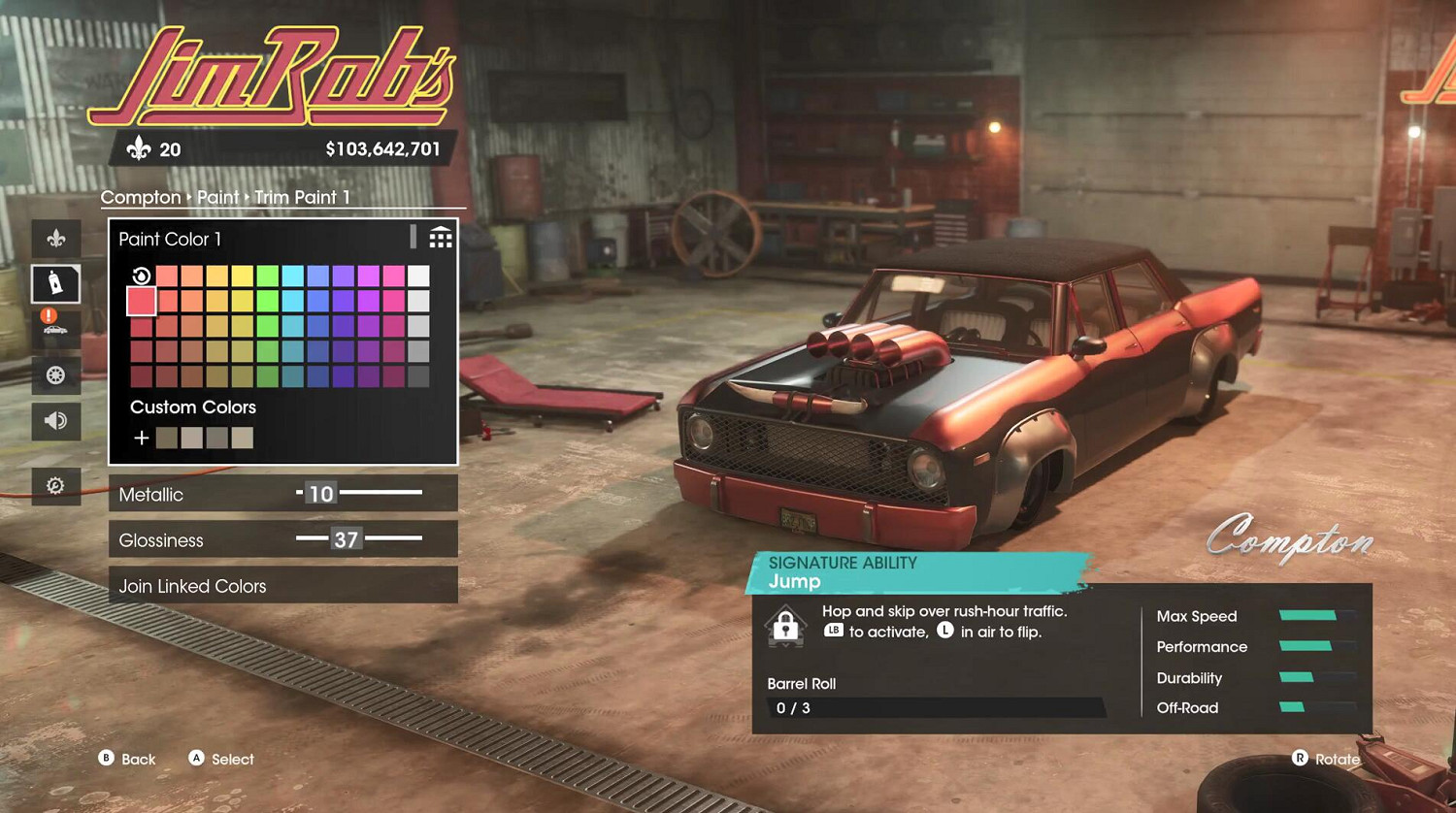Pick the darkest gray swatch
The image size is (1456, 813).
point(418,376)
